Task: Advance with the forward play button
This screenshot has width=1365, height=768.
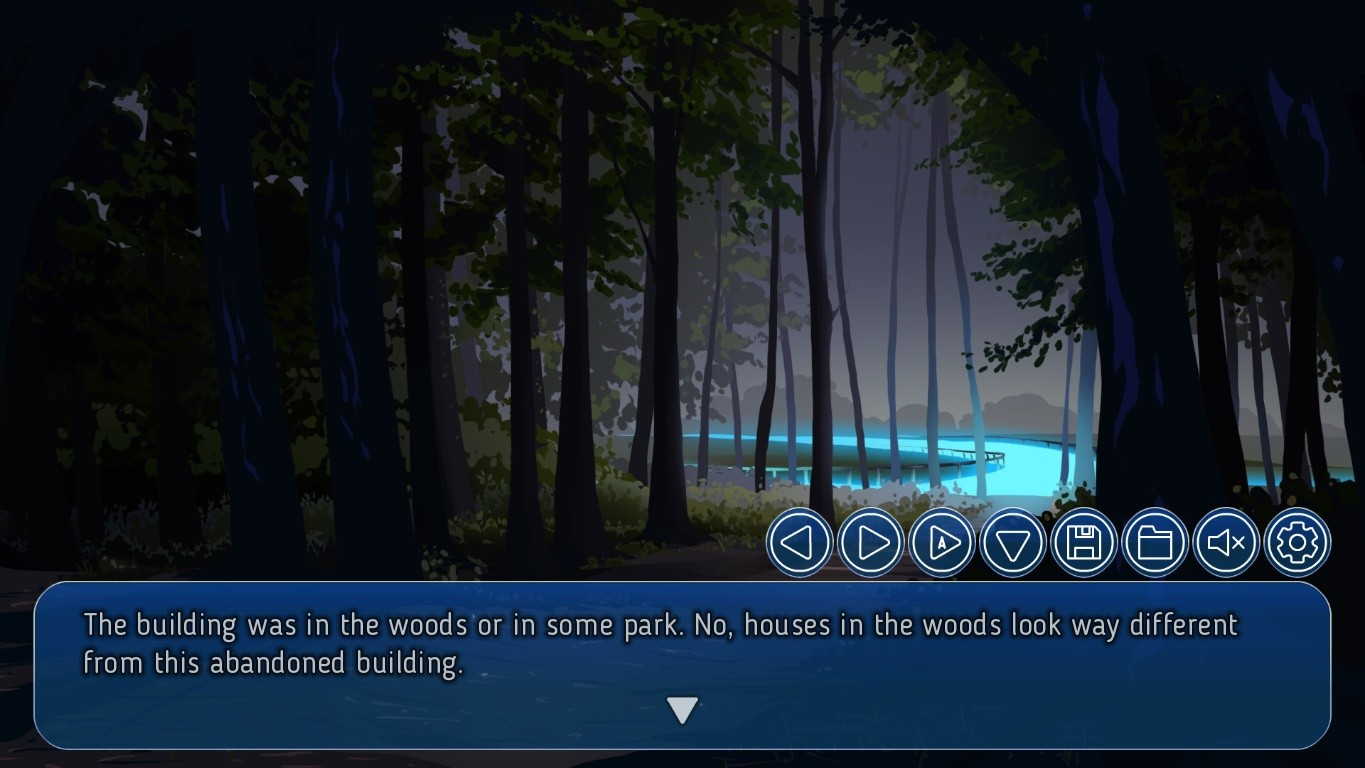Action: [x=870, y=543]
